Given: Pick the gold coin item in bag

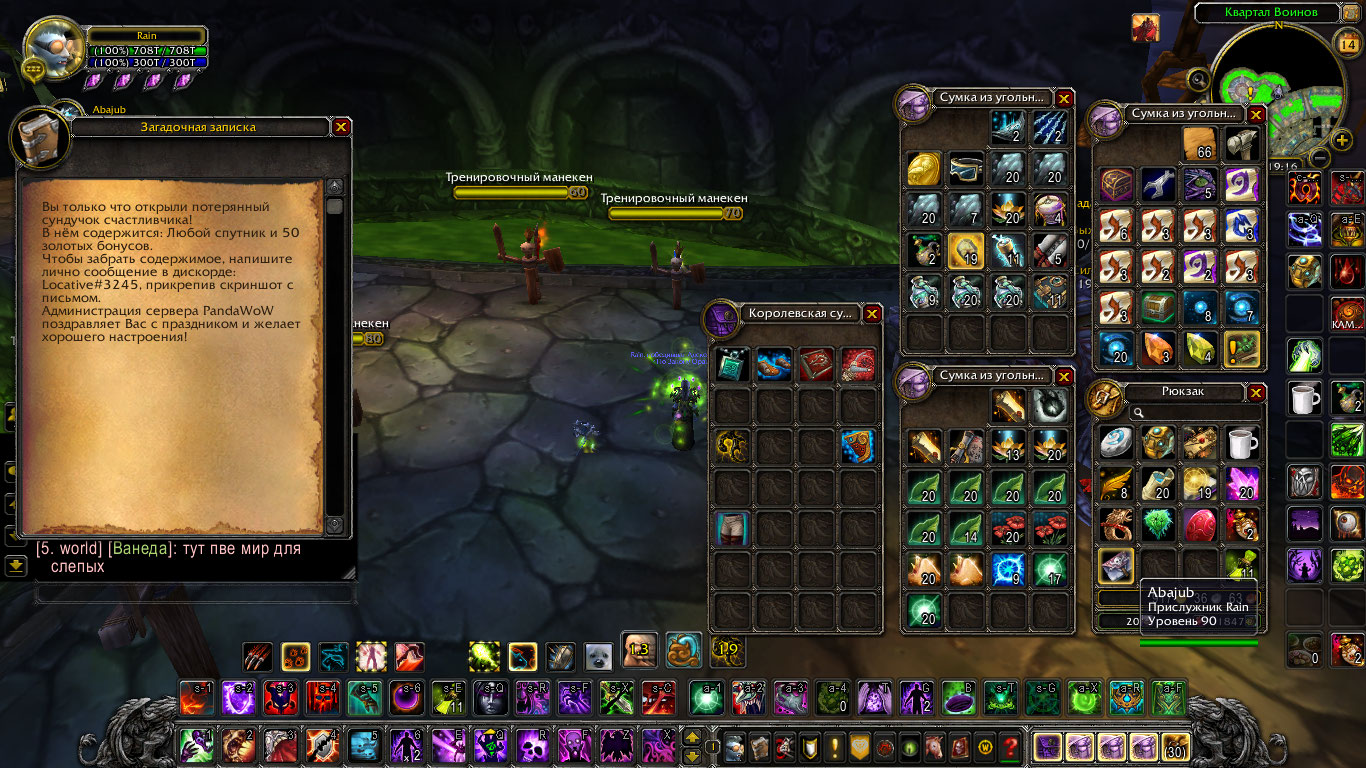Looking at the screenshot, I should point(926,170).
